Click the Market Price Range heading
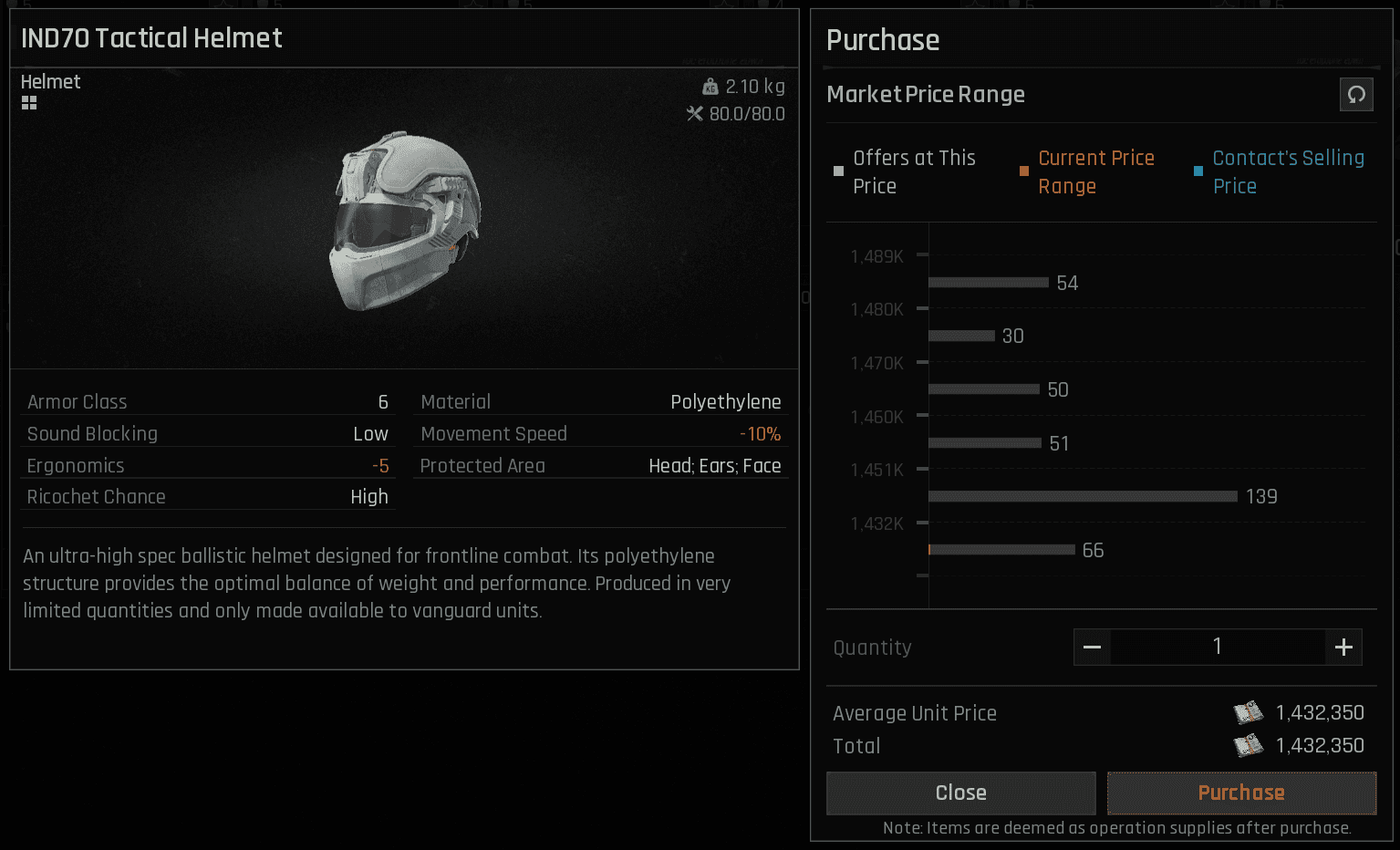Screen dimensions: 1400x850 tap(925, 94)
